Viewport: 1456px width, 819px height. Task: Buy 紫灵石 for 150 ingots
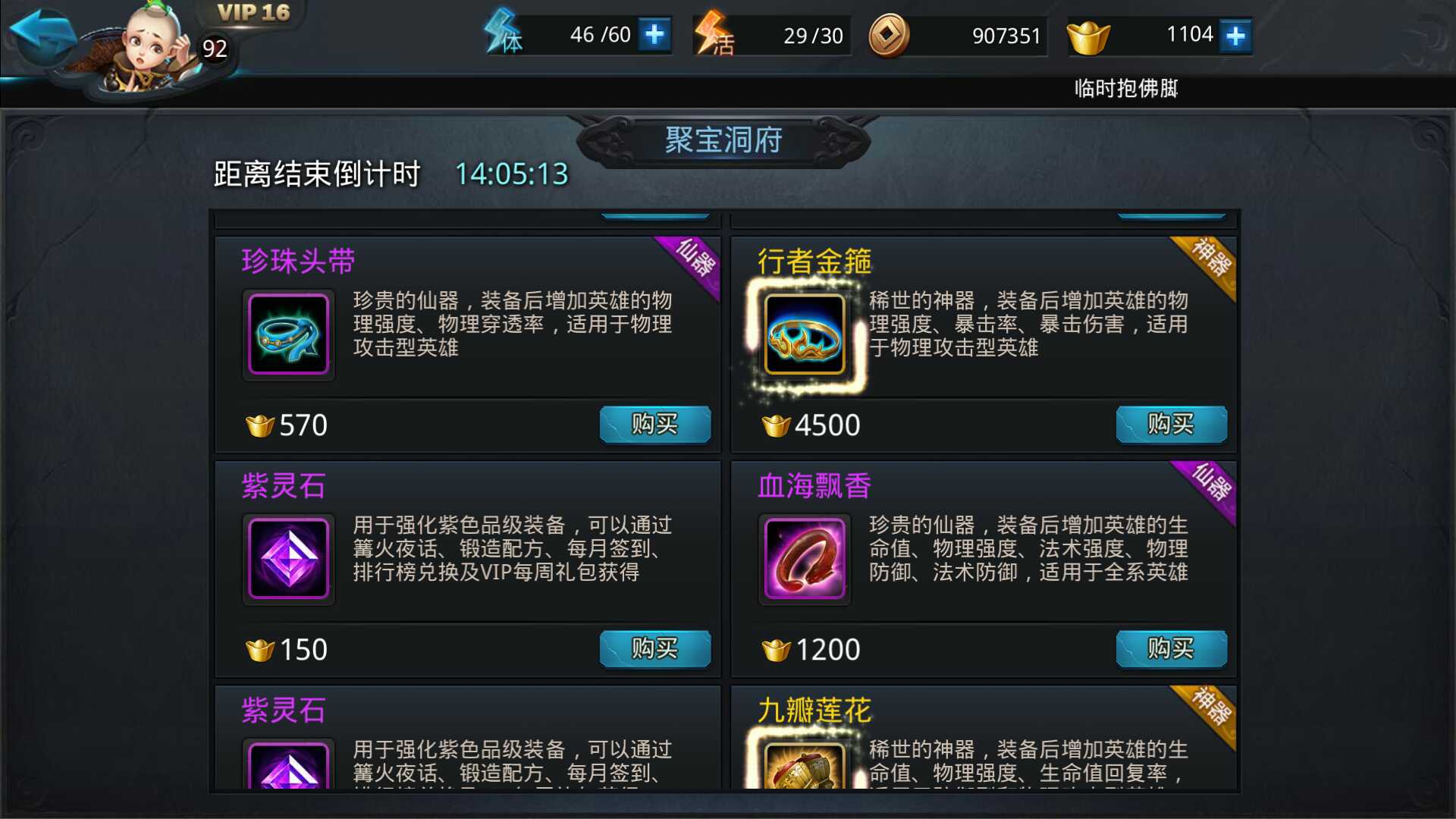click(x=654, y=649)
